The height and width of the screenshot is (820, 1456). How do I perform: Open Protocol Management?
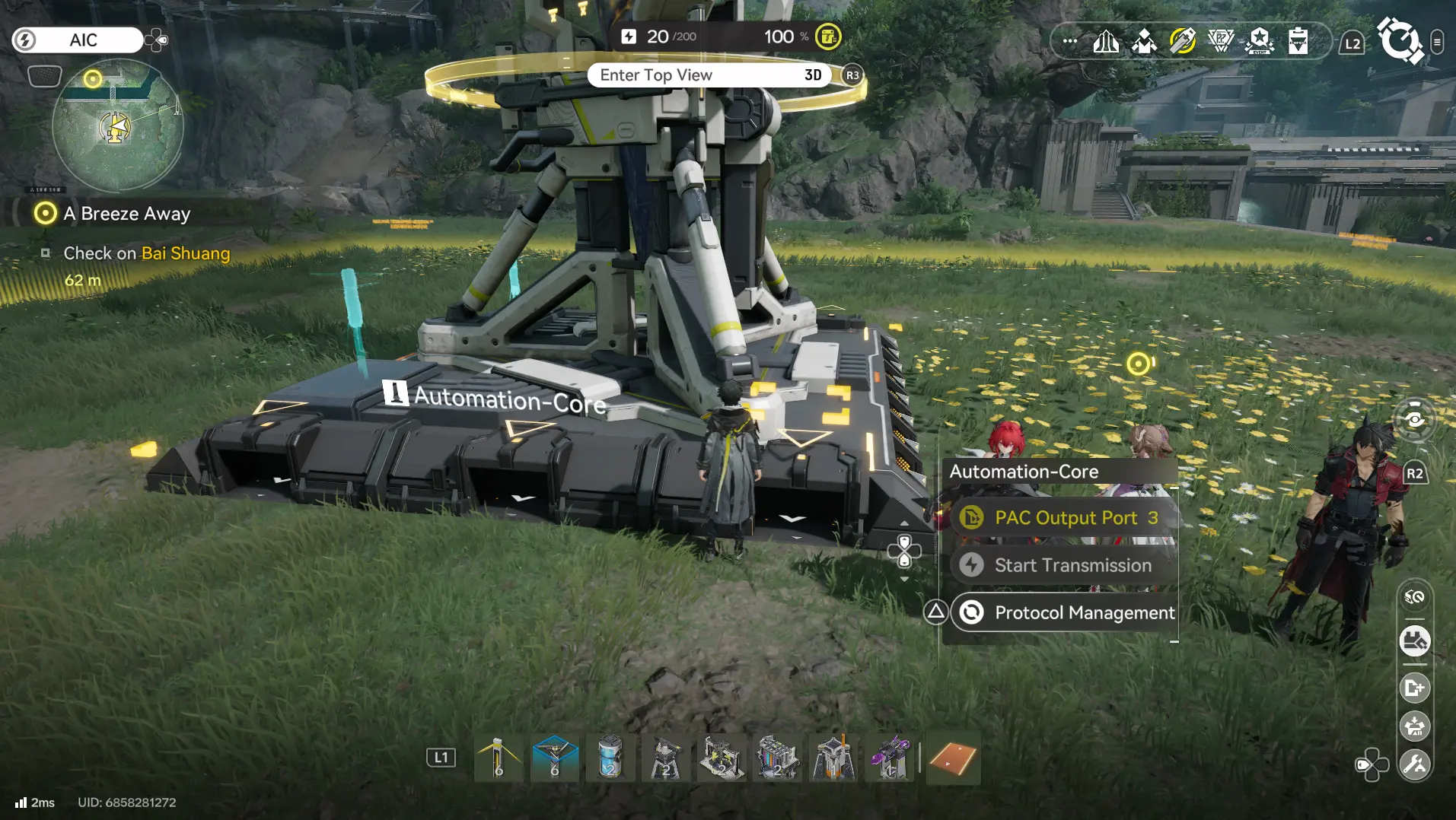tap(1066, 613)
